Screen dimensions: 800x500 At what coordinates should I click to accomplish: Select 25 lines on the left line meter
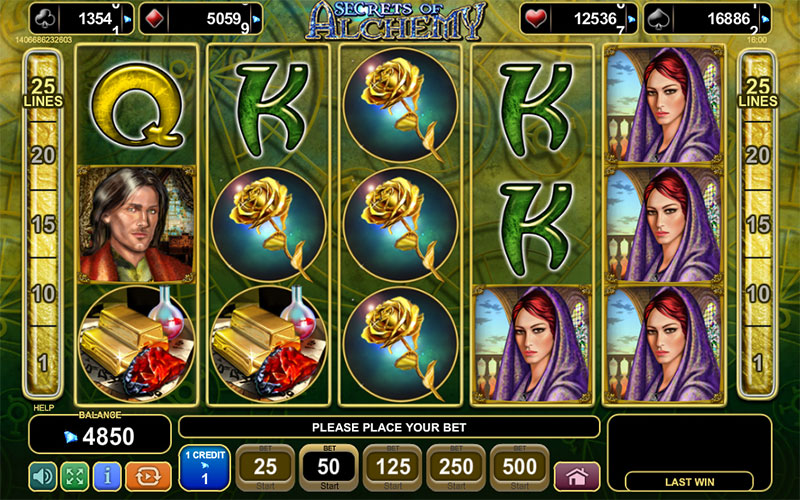pos(44,91)
